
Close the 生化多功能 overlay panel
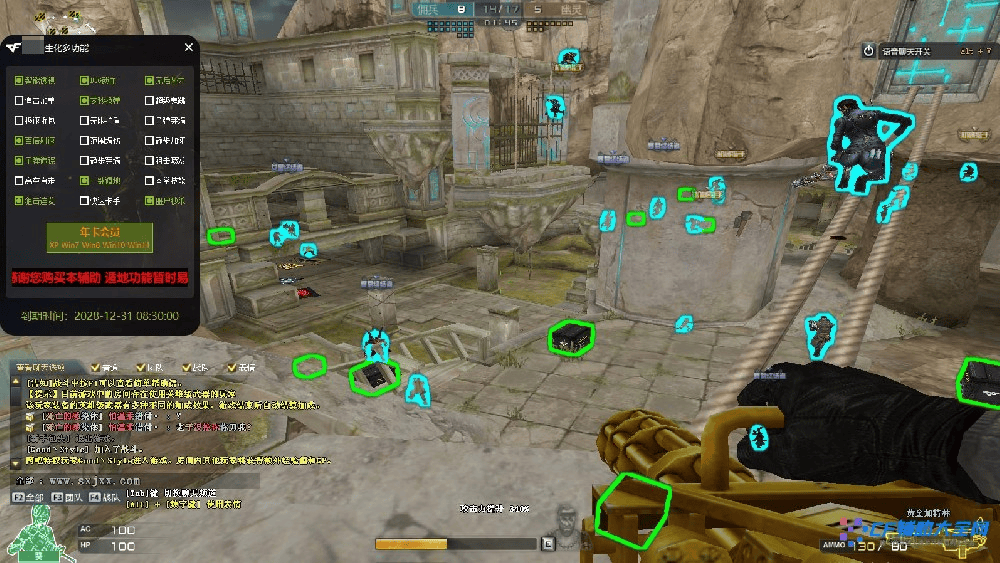(188, 47)
